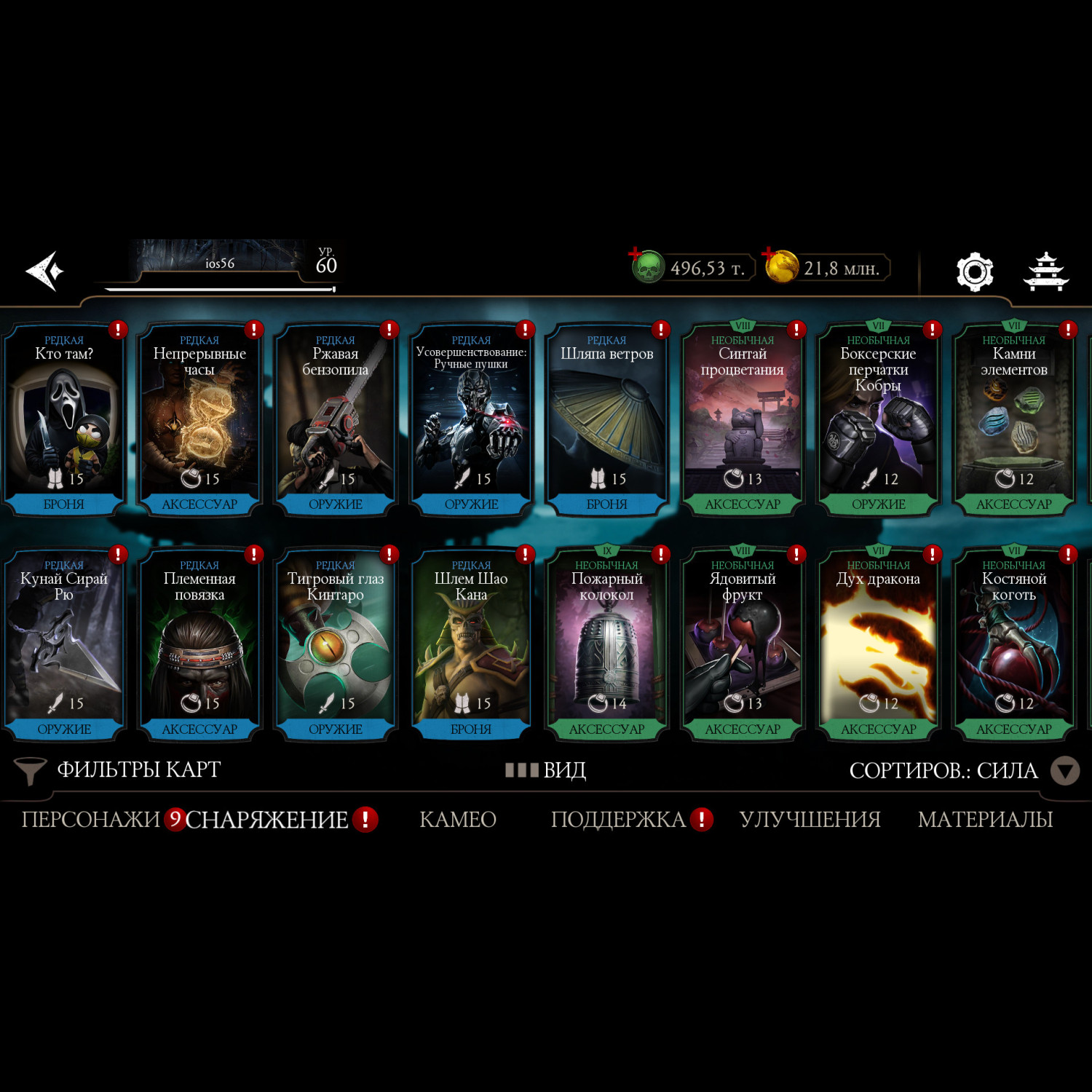Viewport: 1092px width, 1092px height.
Task: Select the "Синтай процветания" card
Action: (743, 420)
